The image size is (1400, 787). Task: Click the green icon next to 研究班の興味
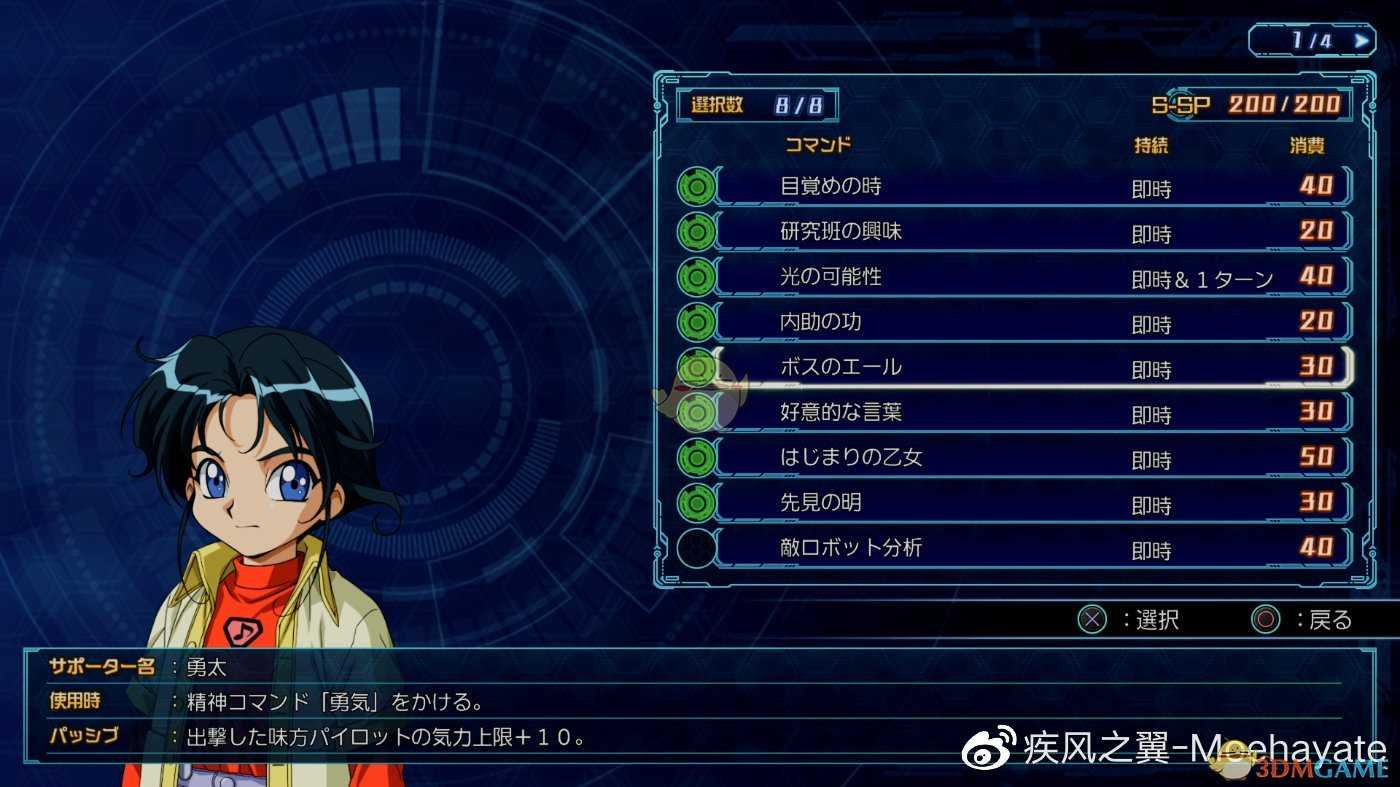[x=697, y=231]
